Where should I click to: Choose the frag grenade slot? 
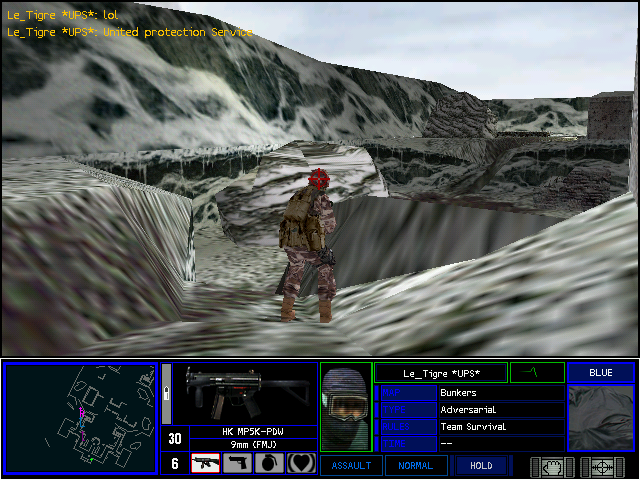point(269,464)
